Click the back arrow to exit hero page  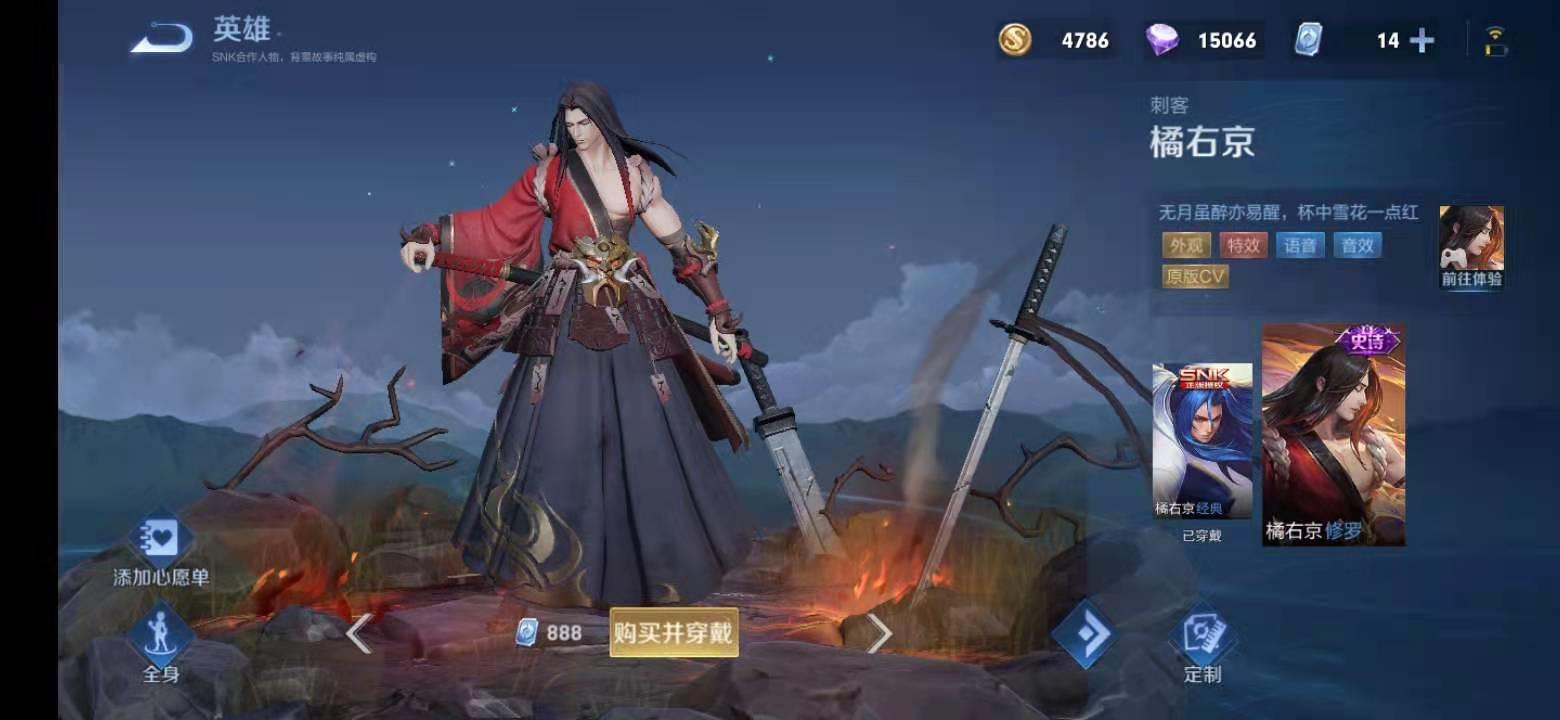point(163,36)
